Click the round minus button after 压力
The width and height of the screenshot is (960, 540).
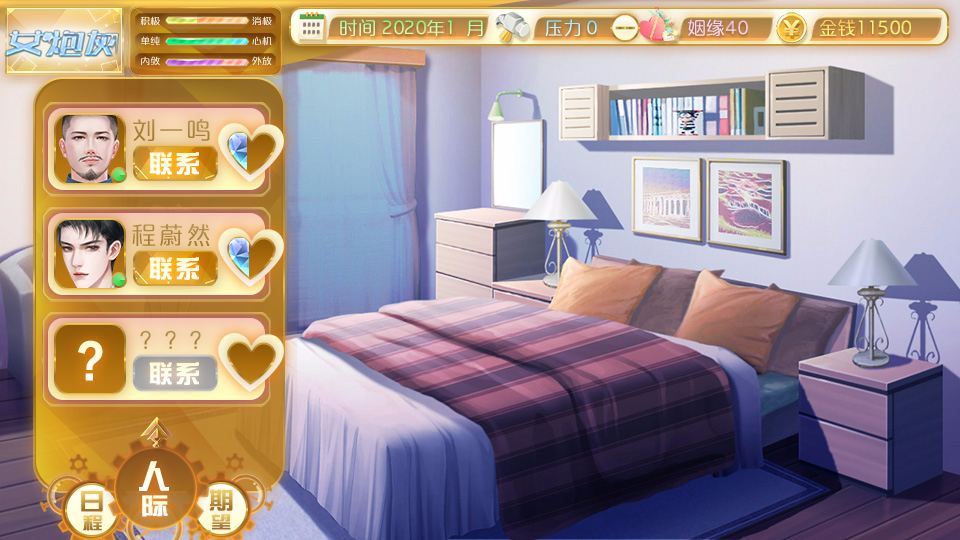(x=625, y=28)
